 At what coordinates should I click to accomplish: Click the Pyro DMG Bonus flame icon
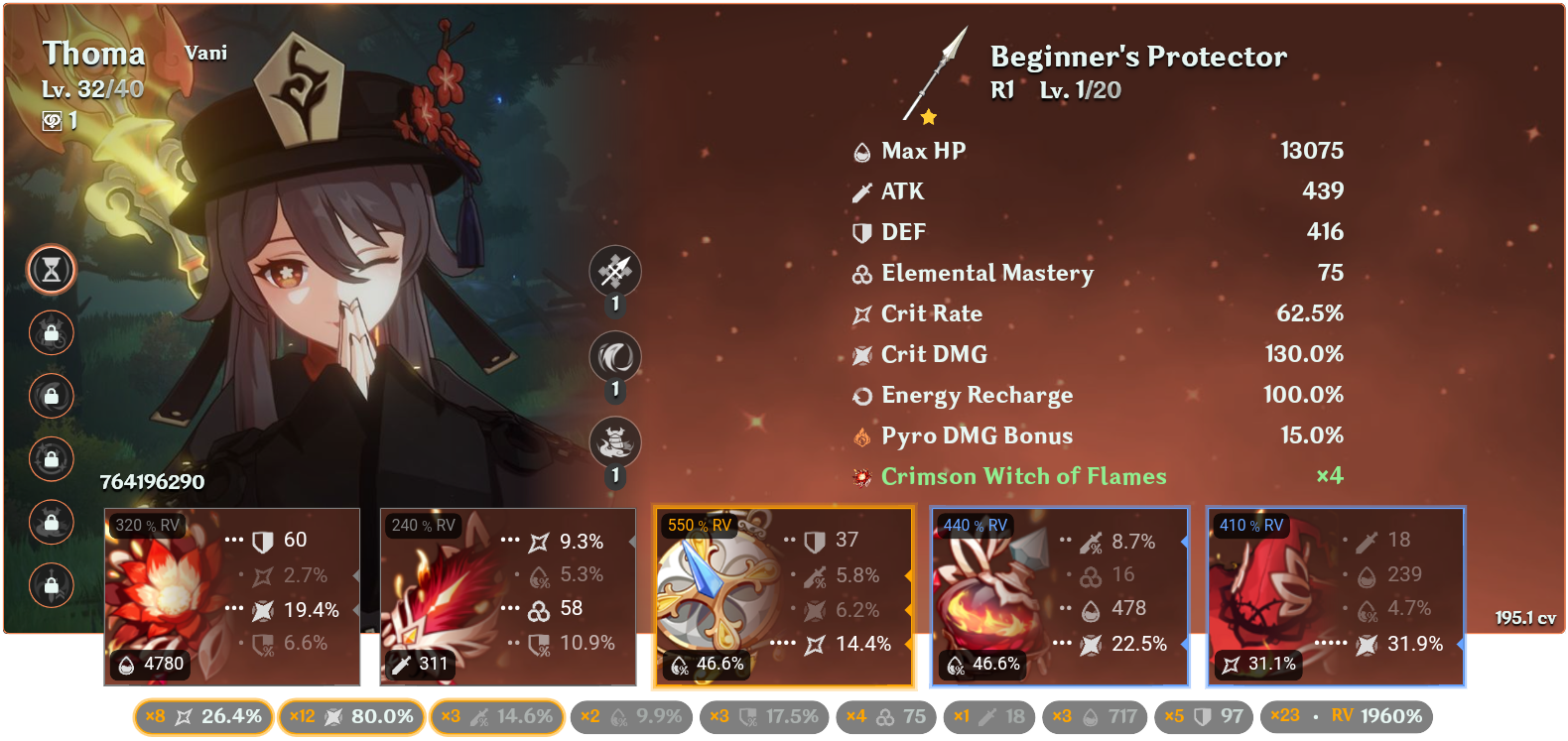pyautogui.click(x=859, y=435)
